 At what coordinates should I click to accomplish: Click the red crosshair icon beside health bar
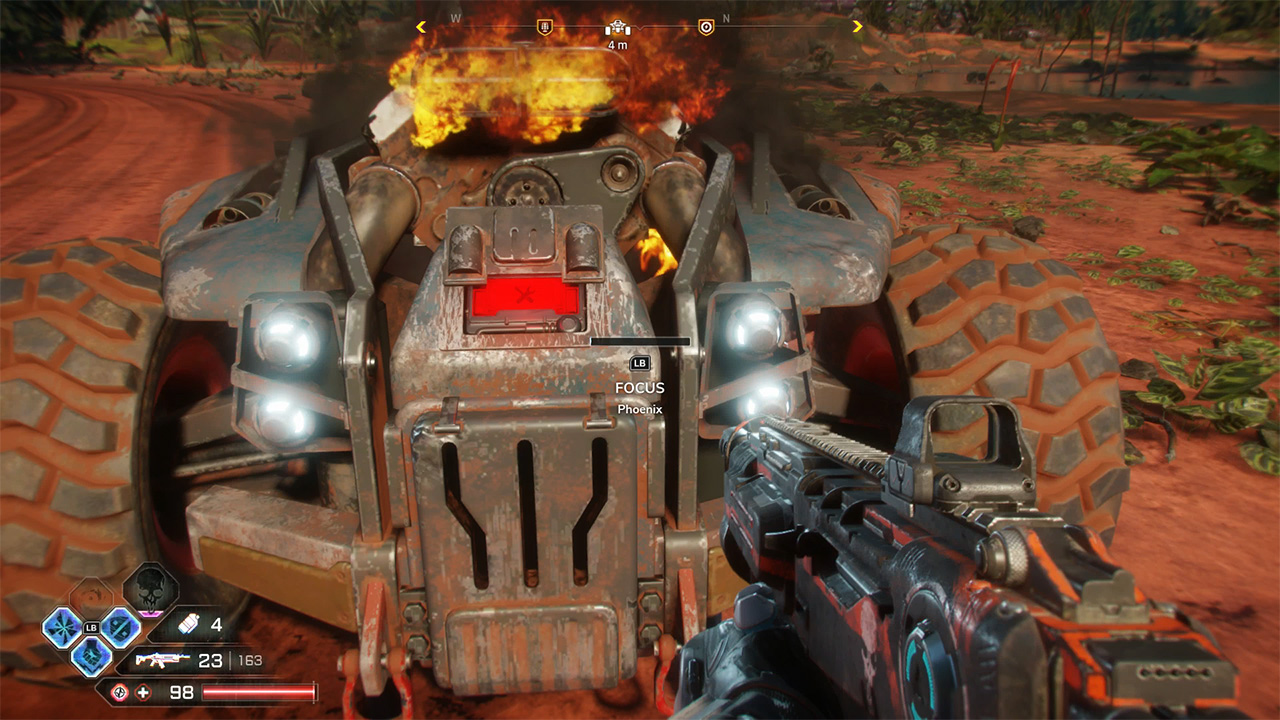(x=120, y=692)
